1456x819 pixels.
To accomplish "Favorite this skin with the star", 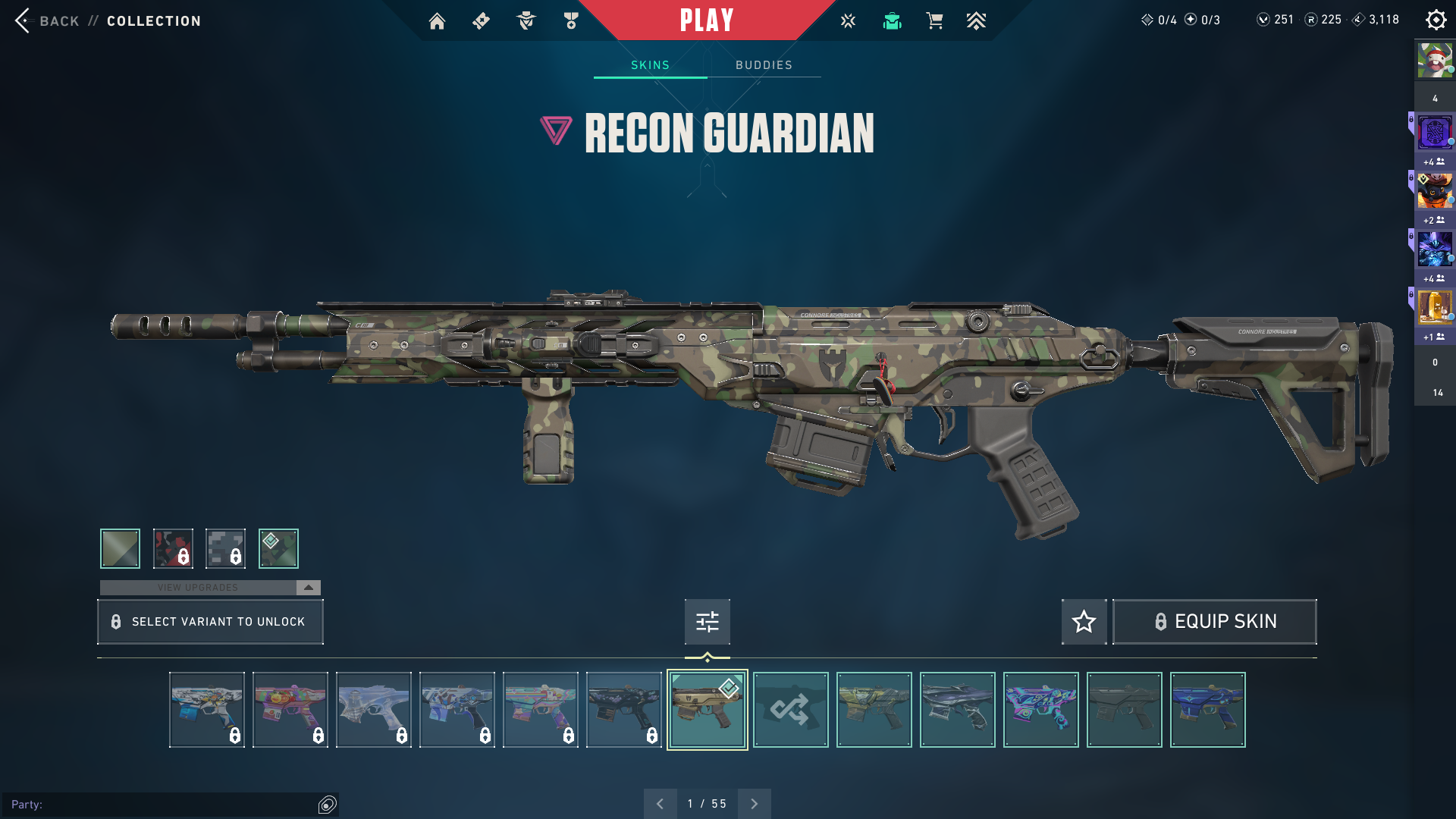I will tap(1084, 622).
